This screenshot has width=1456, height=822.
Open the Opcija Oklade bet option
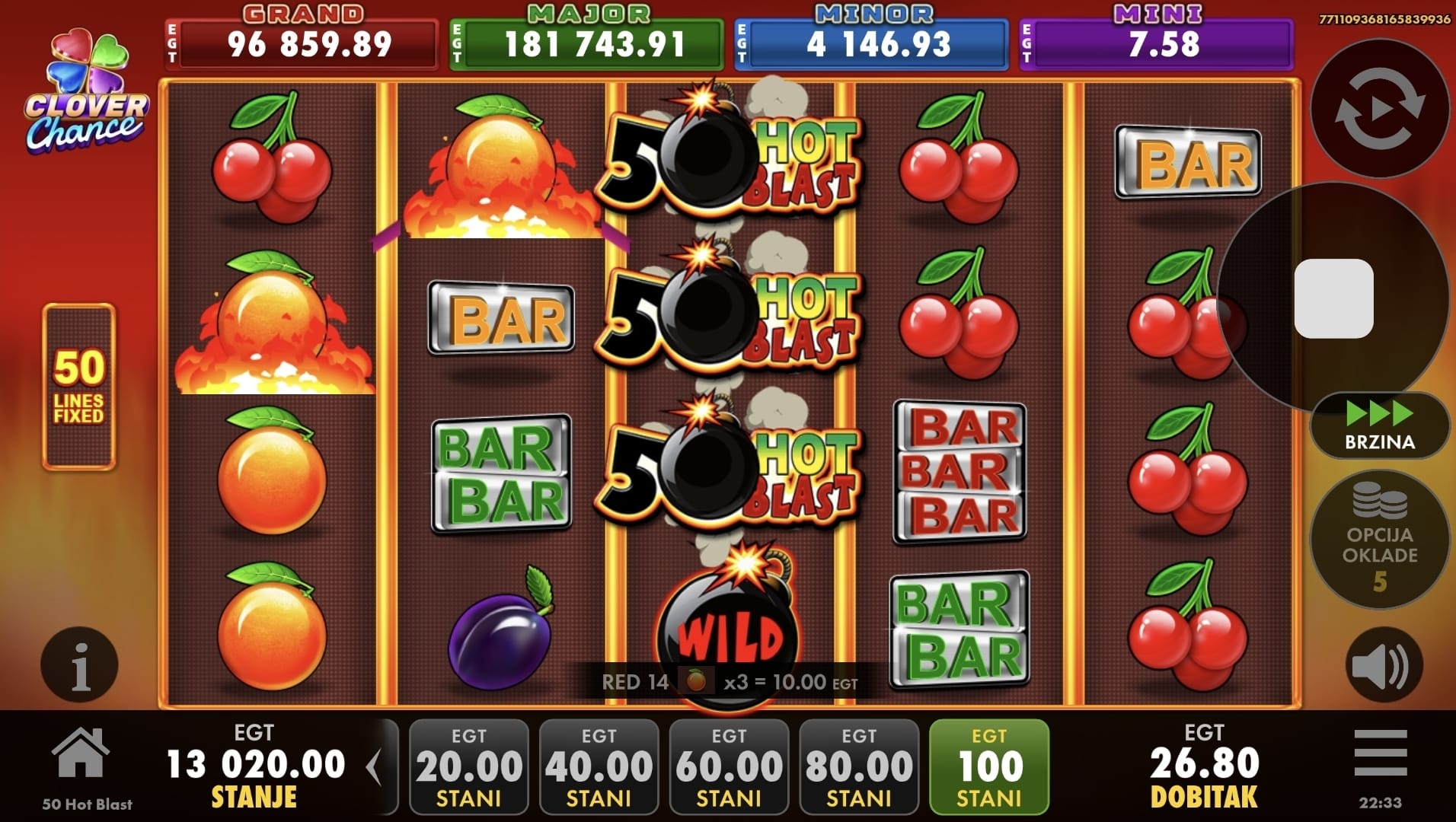coord(1379,540)
